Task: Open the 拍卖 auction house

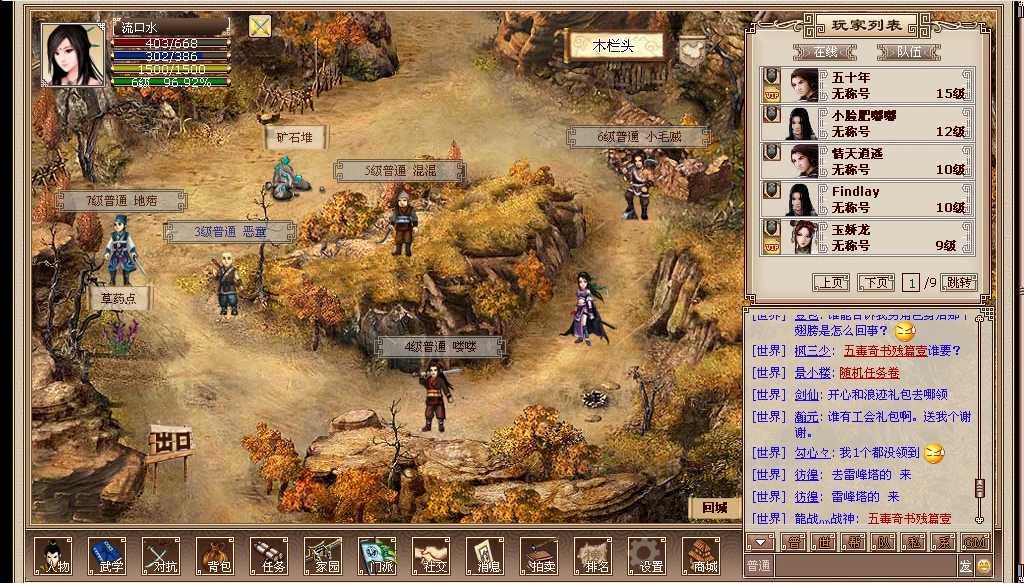Action: tap(539, 555)
